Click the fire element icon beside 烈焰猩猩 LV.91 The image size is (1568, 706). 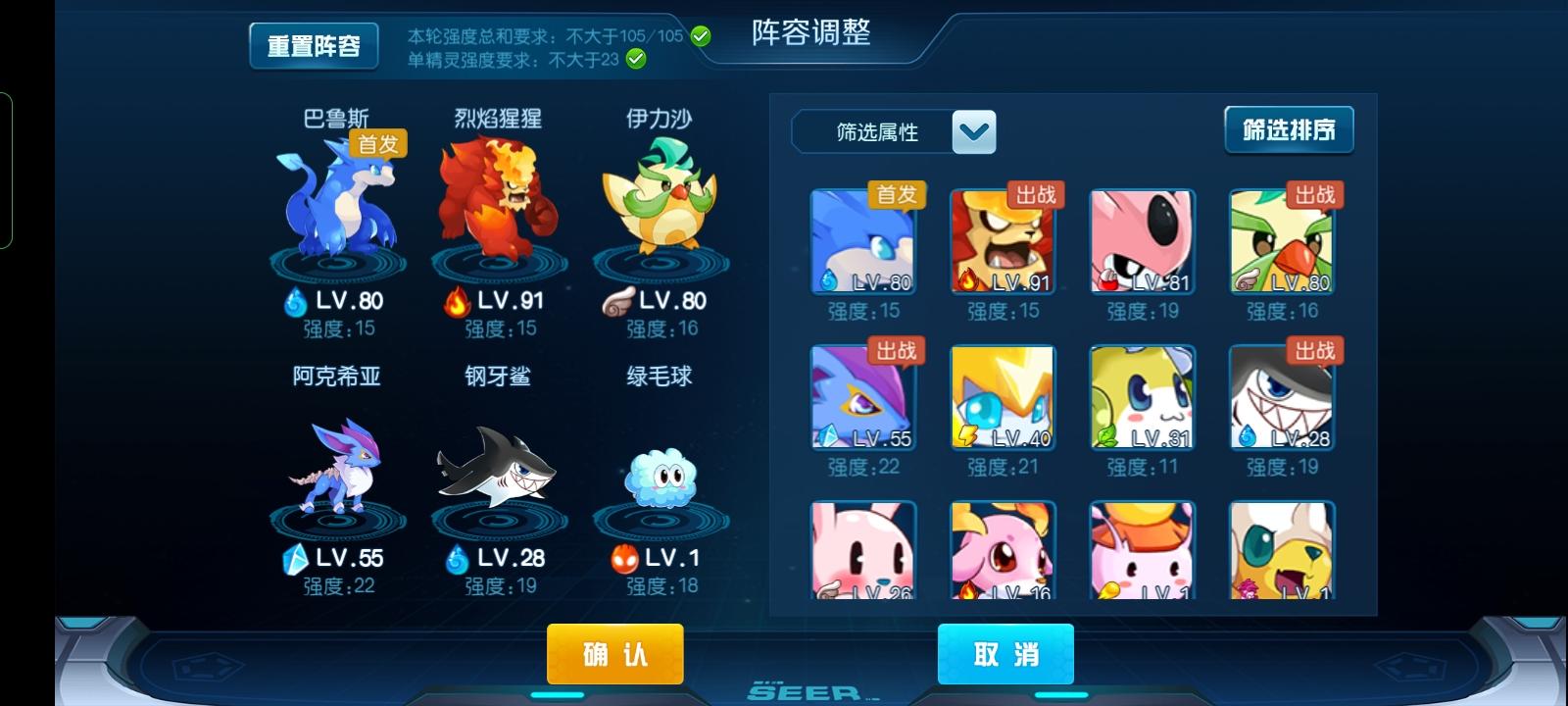(x=456, y=299)
